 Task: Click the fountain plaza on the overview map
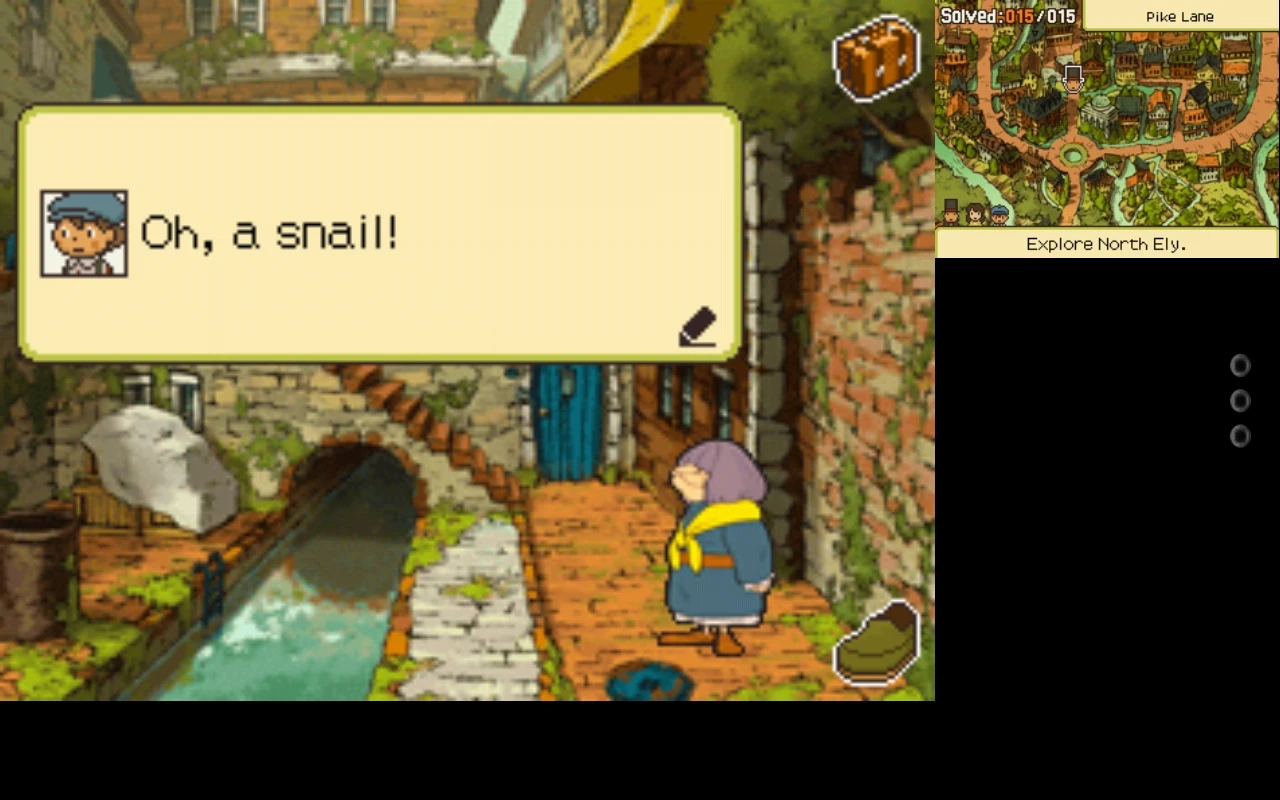click(x=1075, y=155)
